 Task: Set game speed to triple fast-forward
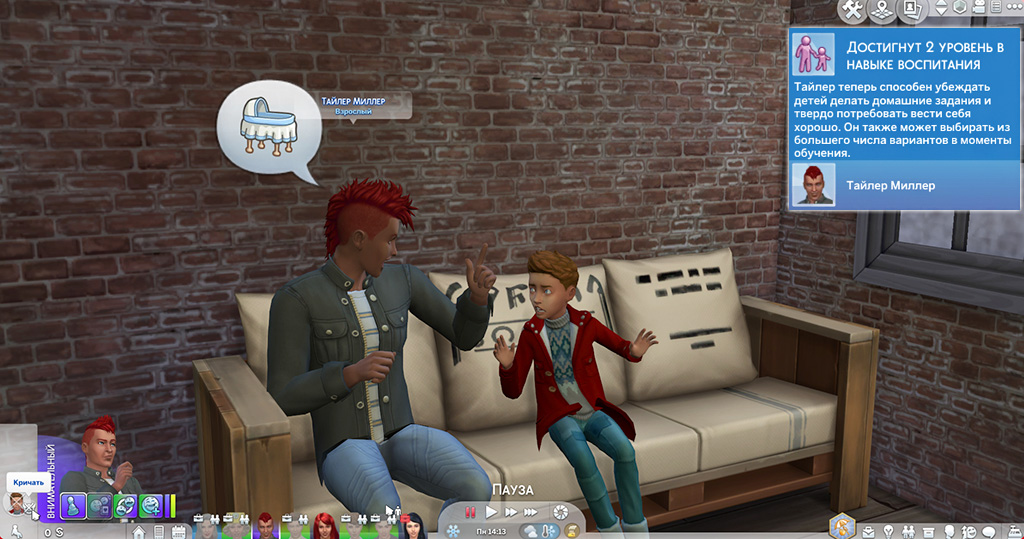tap(532, 512)
